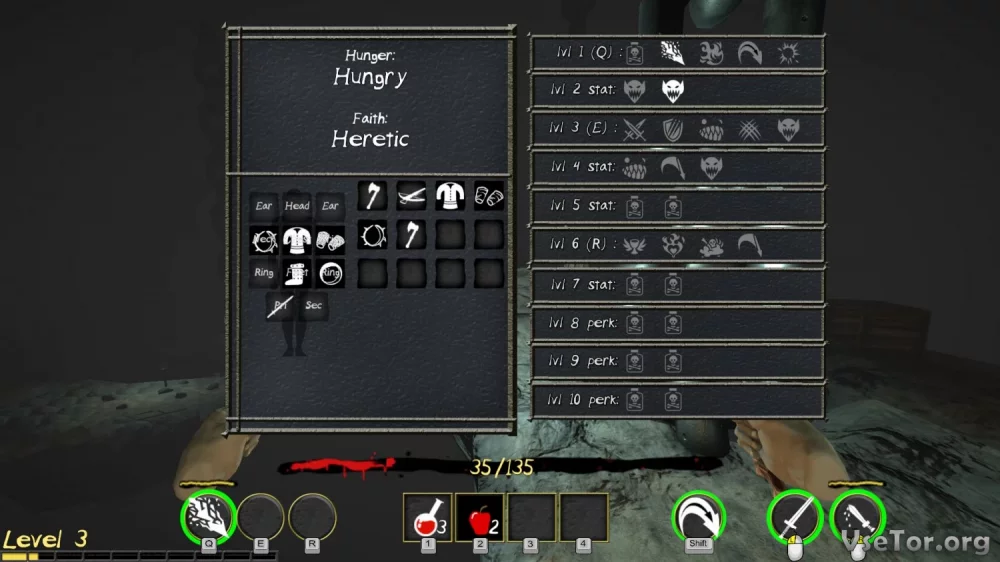Select the gloves item in the inventory grid
The height and width of the screenshot is (562, 1000).
coord(488,196)
